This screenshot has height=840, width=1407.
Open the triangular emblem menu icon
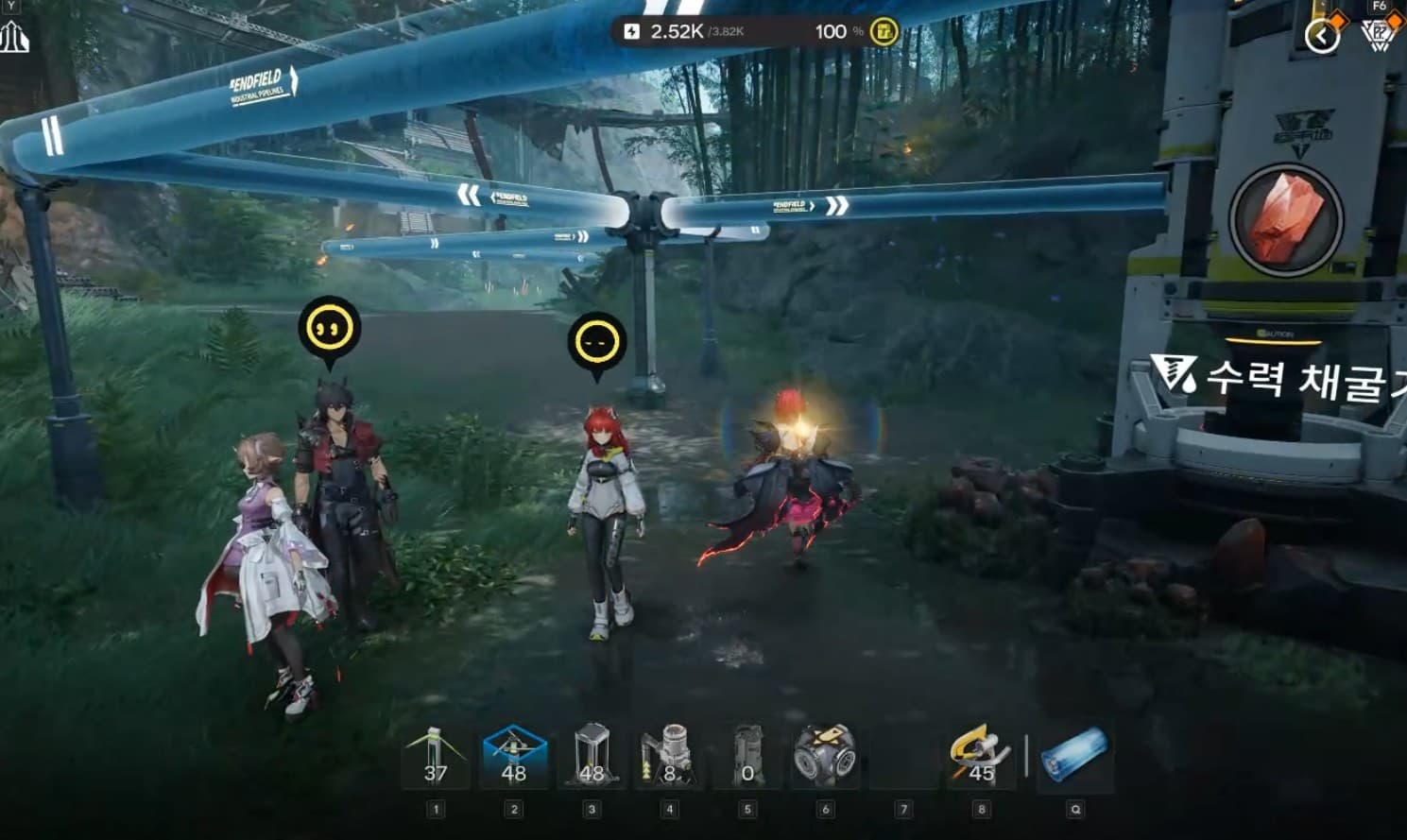pos(1378,36)
